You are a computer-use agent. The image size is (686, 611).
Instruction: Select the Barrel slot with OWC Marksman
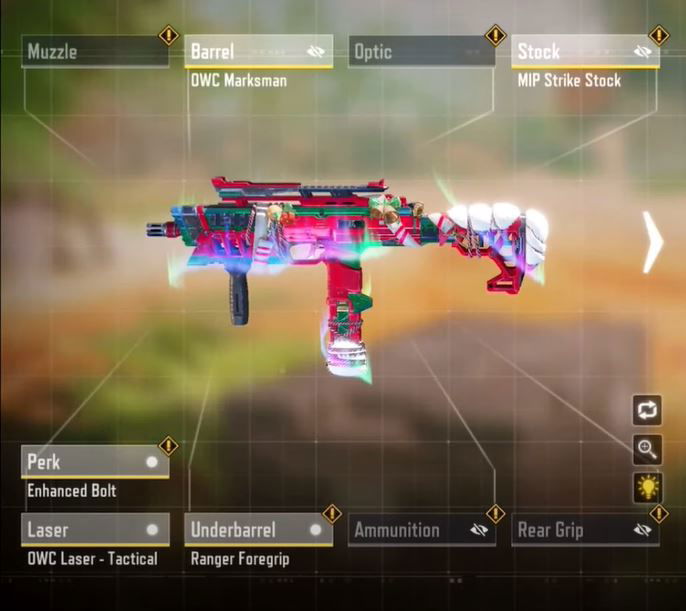[245, 52]
